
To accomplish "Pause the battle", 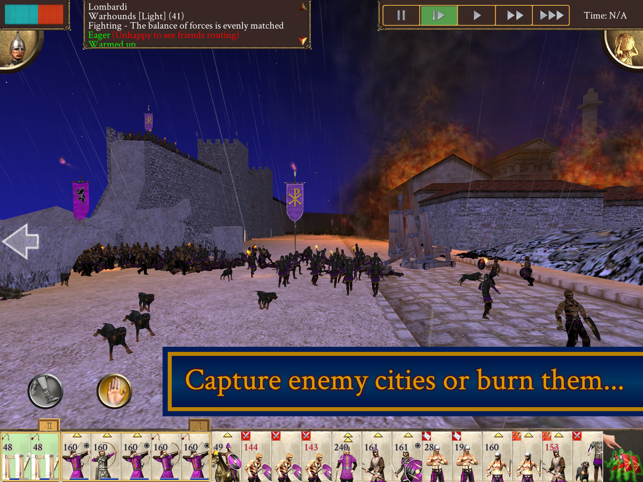I will point(401,16).
